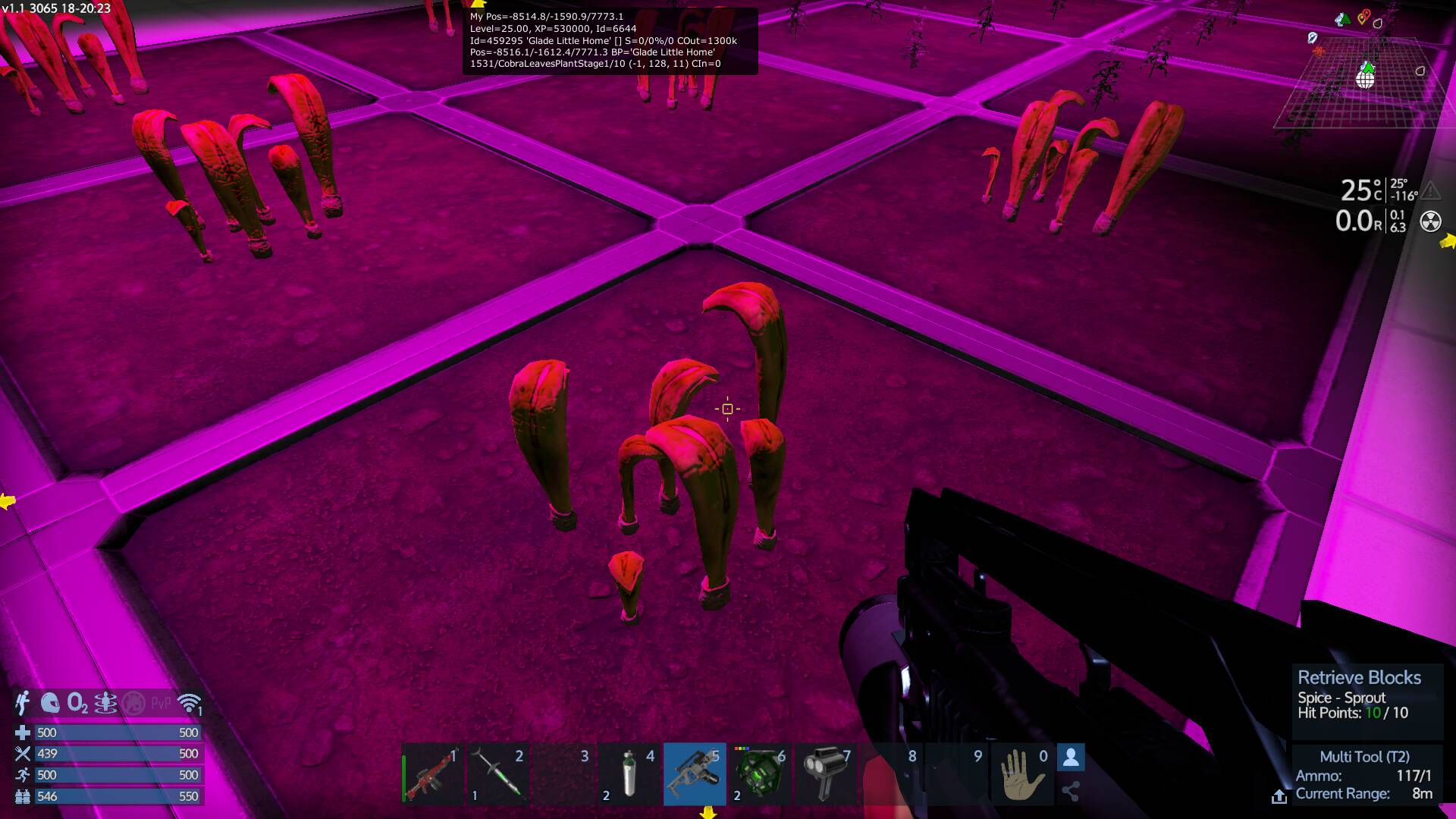Select the syringe injector in slot 2

coord(497,774)
